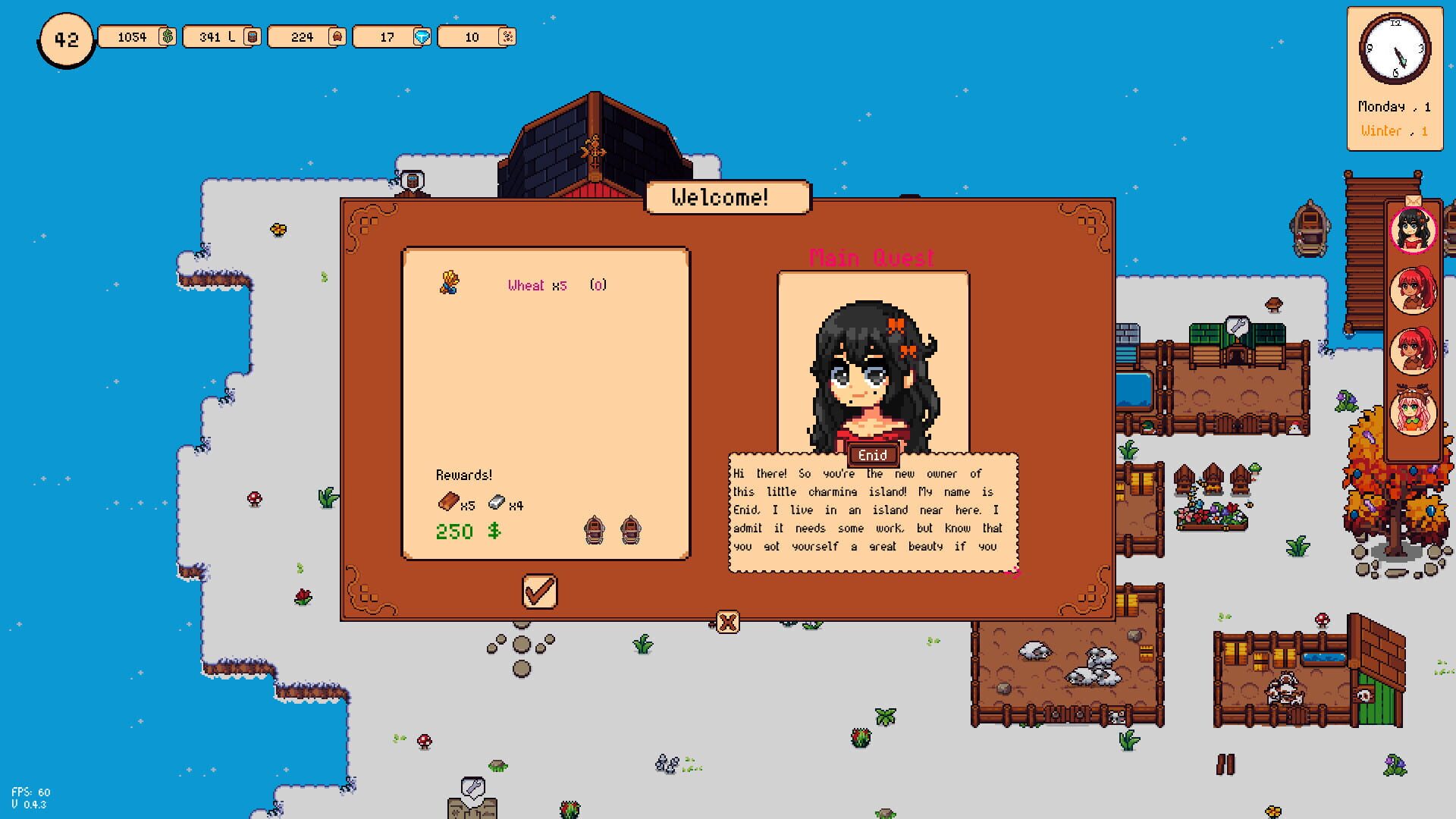Switch to the Main Quest tab

tap(872, 258)
